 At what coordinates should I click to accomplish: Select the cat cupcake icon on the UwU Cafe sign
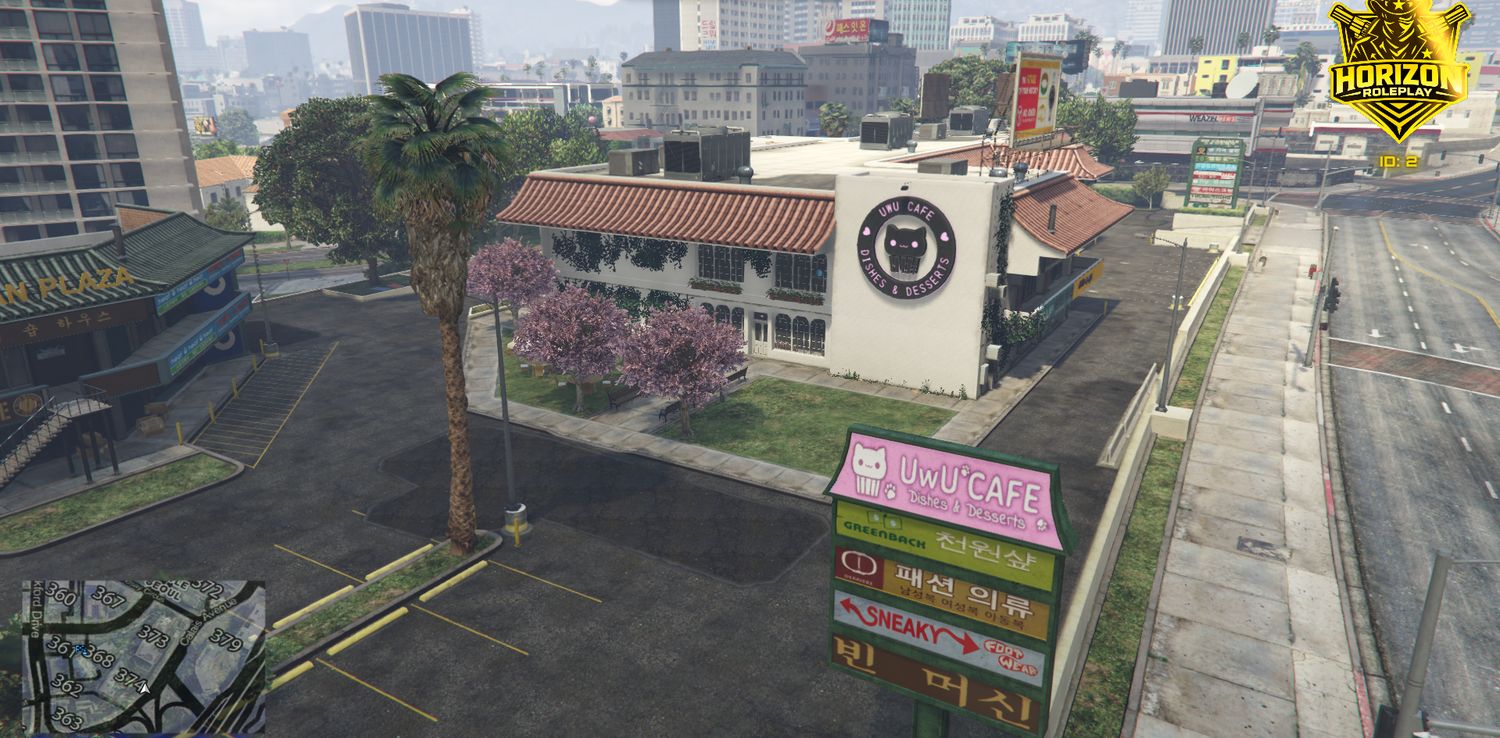869,468
